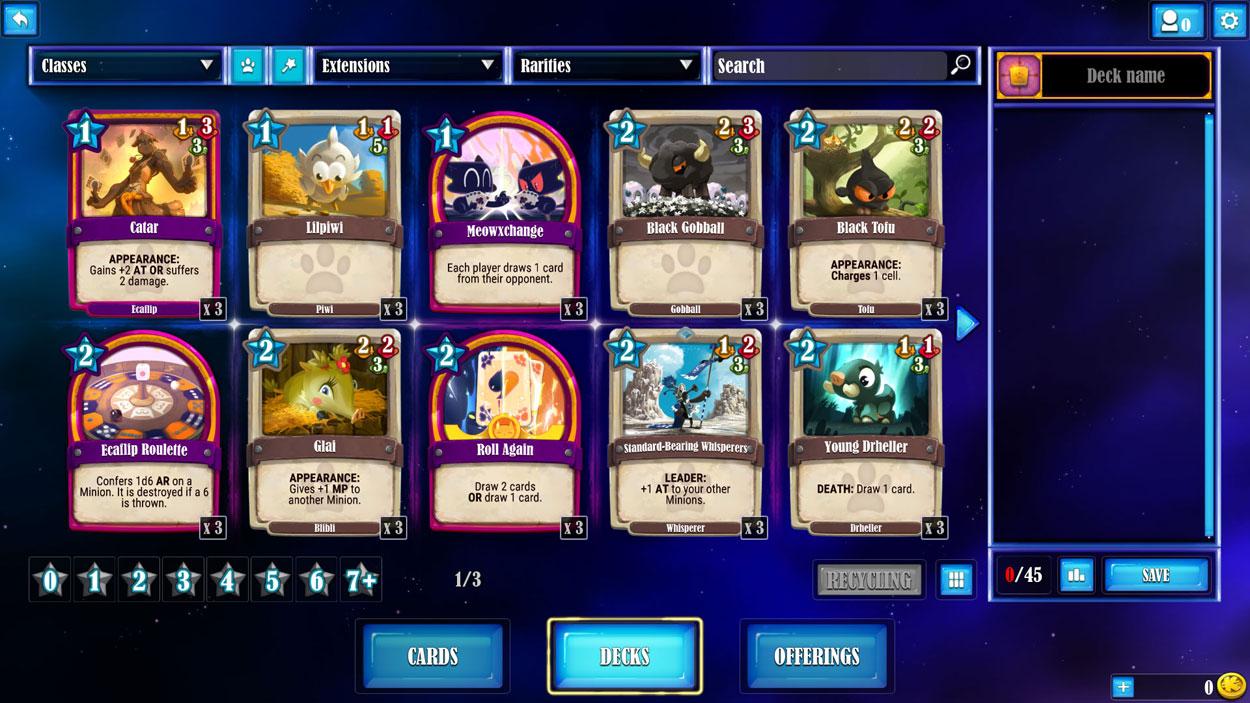Switch to the Cards tab
Image resolution: width=1250 pixels, height=703 pixels.
432,656
